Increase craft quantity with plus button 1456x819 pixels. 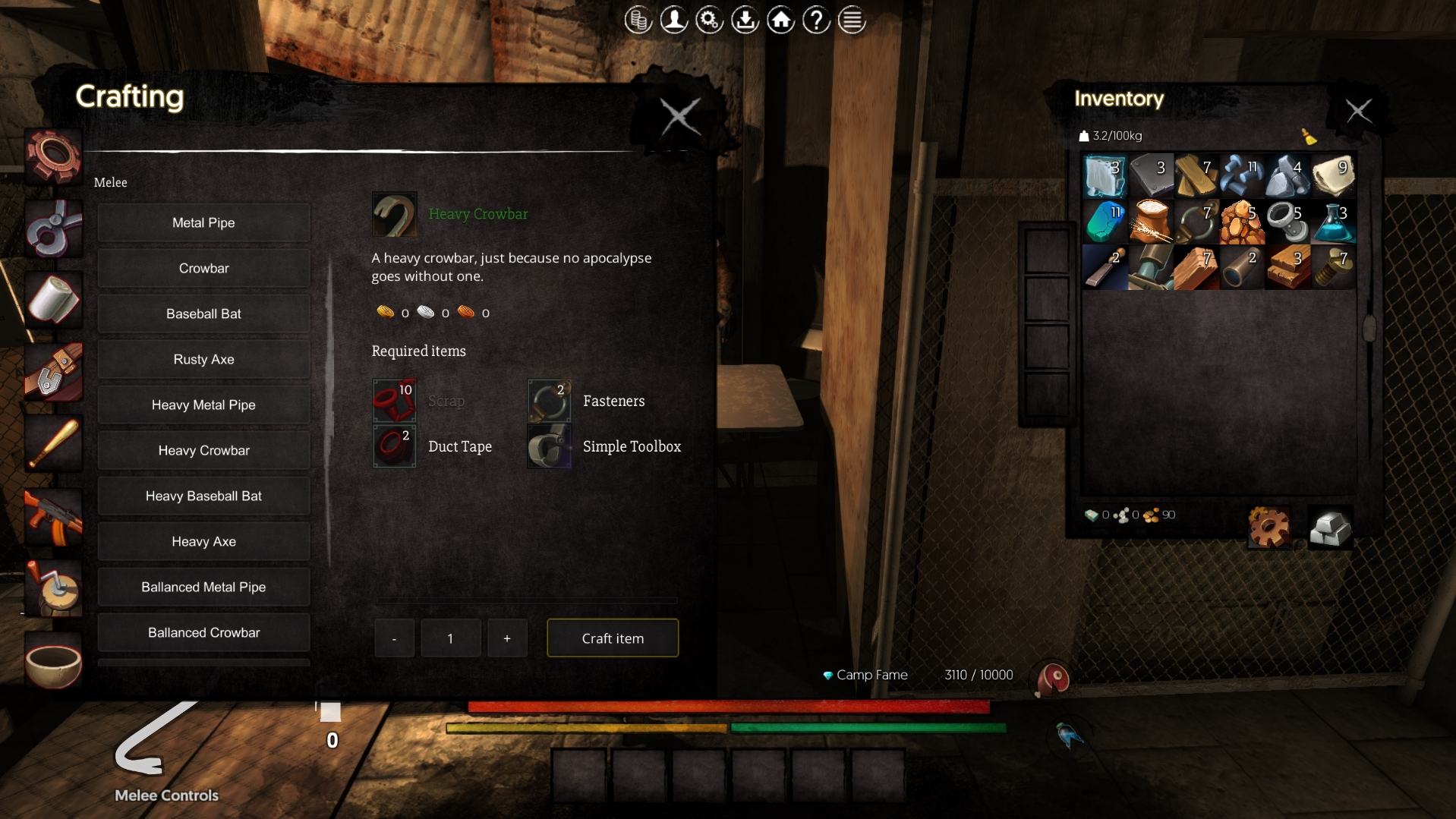click(x=506, y=638)
